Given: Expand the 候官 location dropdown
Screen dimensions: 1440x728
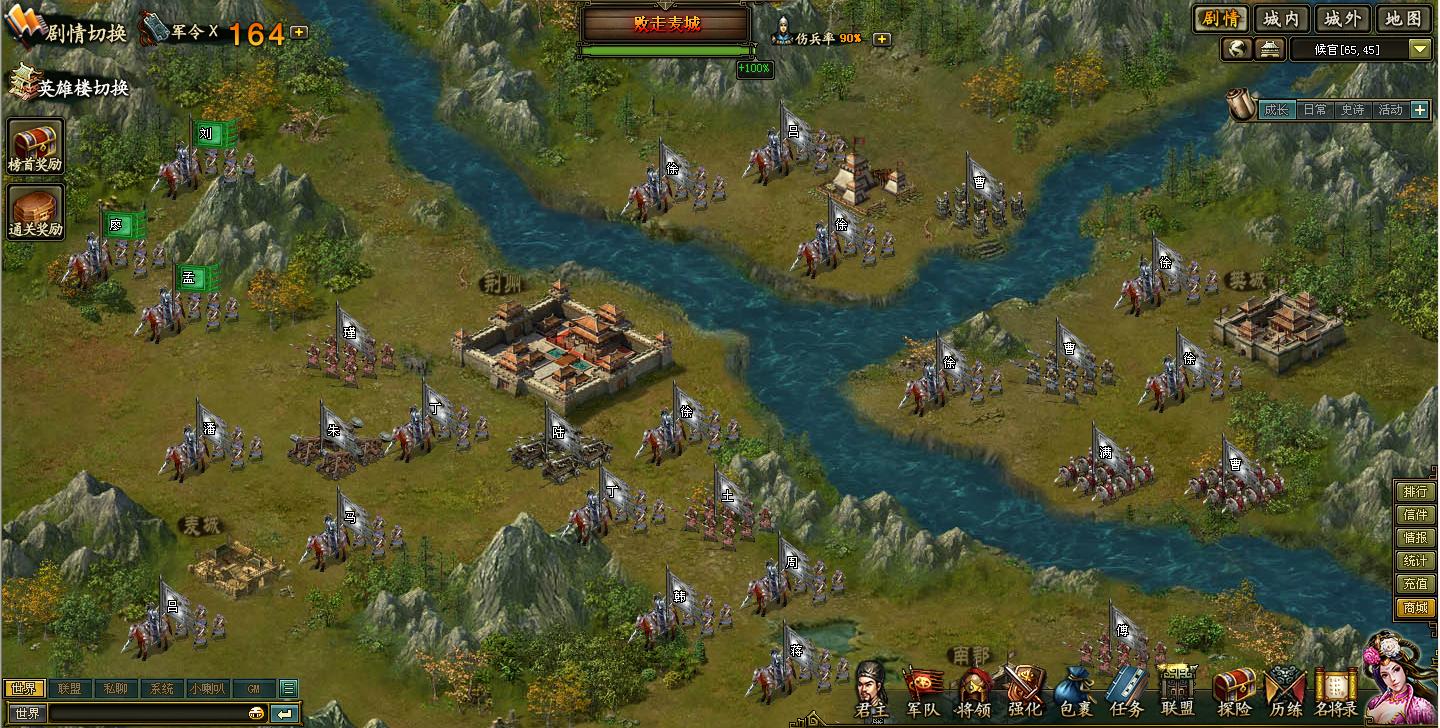Looking at the screenshot, I should click(x=1420, y=49).
